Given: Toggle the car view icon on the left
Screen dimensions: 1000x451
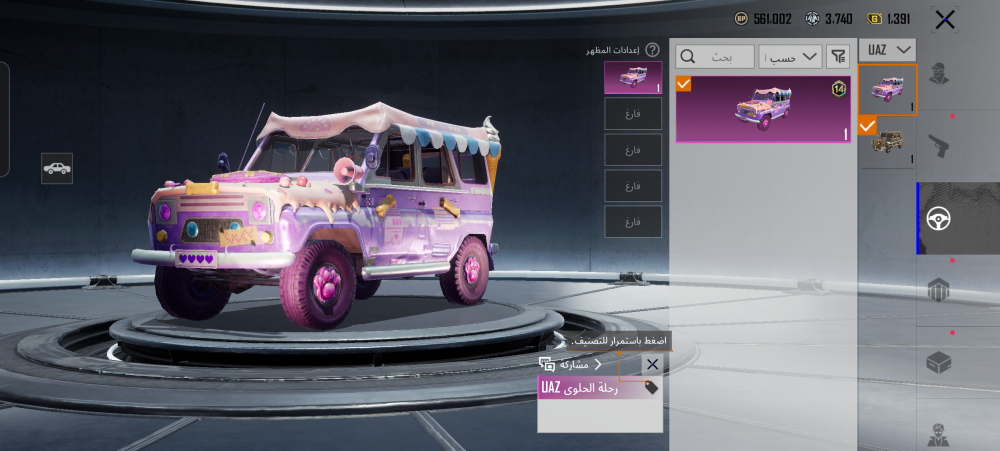Looking at the screenshot, I should (x=57, y=168).
